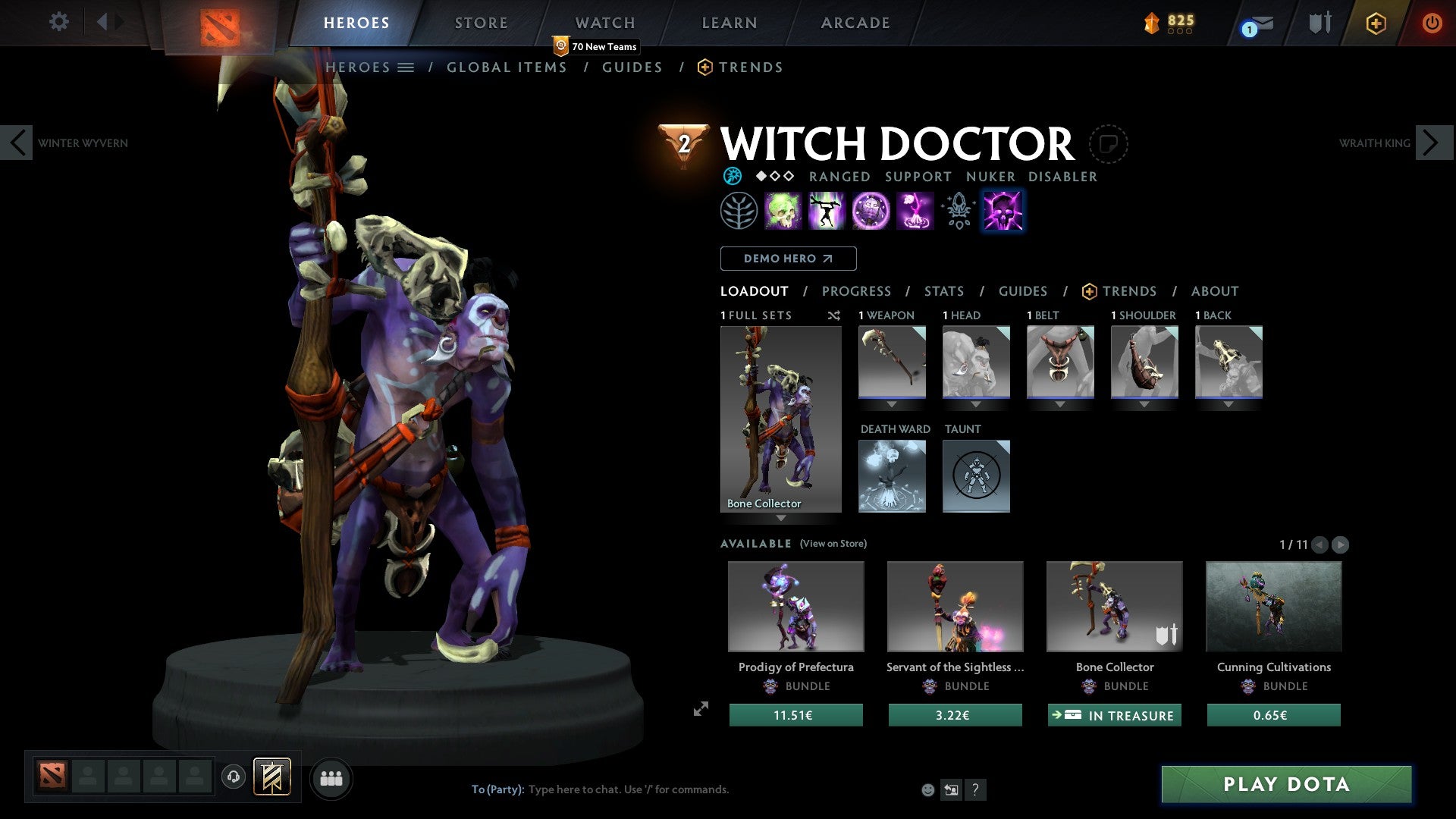Screen dimensions: 1456x819
Task: Open the emoticon picker in chat
Action: click(927, 789)
